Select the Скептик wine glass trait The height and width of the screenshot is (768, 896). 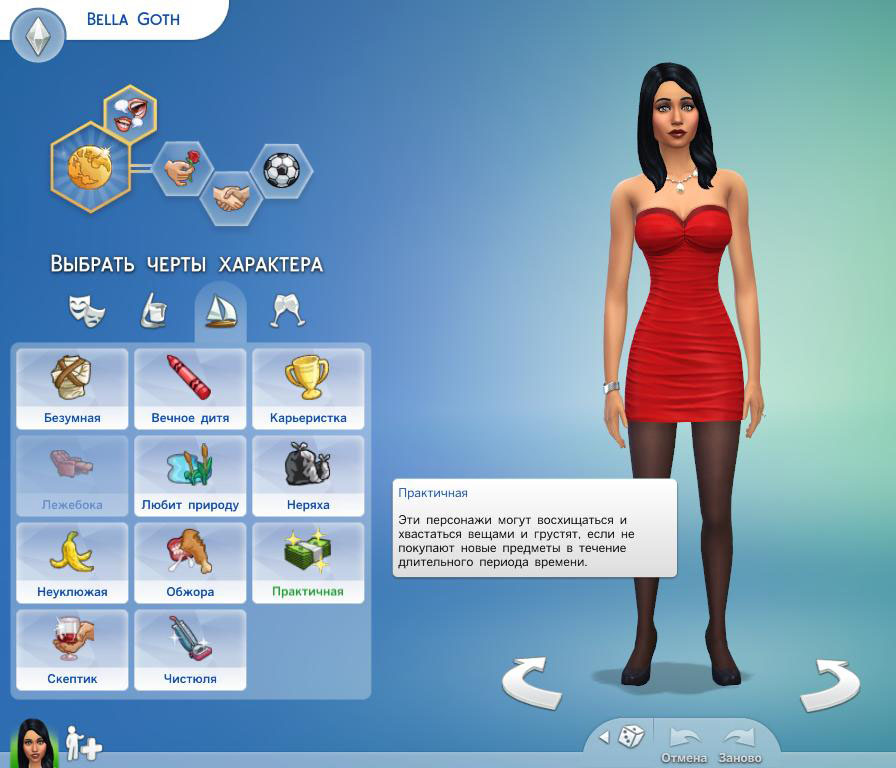[x=72, y=649]
